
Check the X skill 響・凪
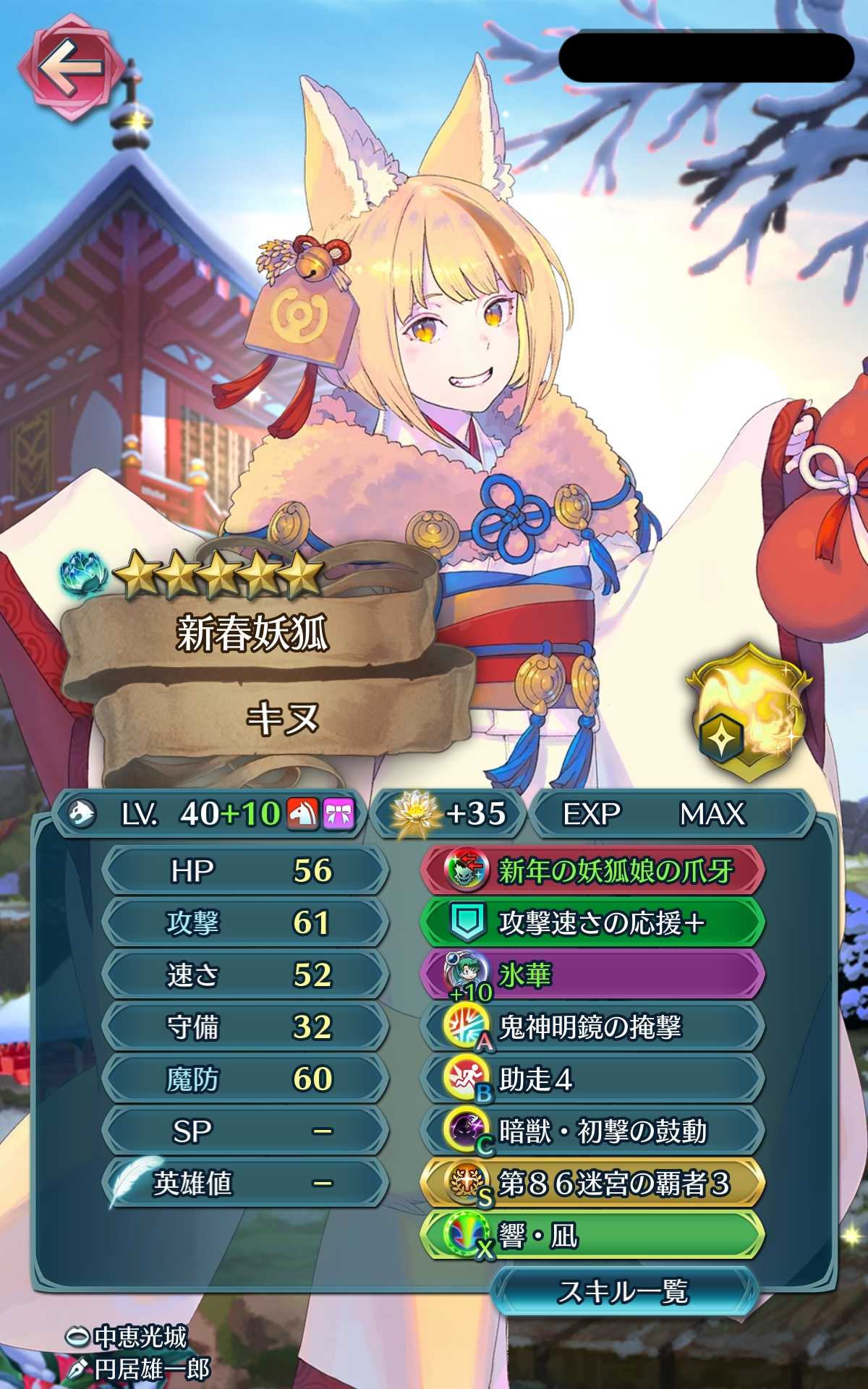tap(592, 1236)
